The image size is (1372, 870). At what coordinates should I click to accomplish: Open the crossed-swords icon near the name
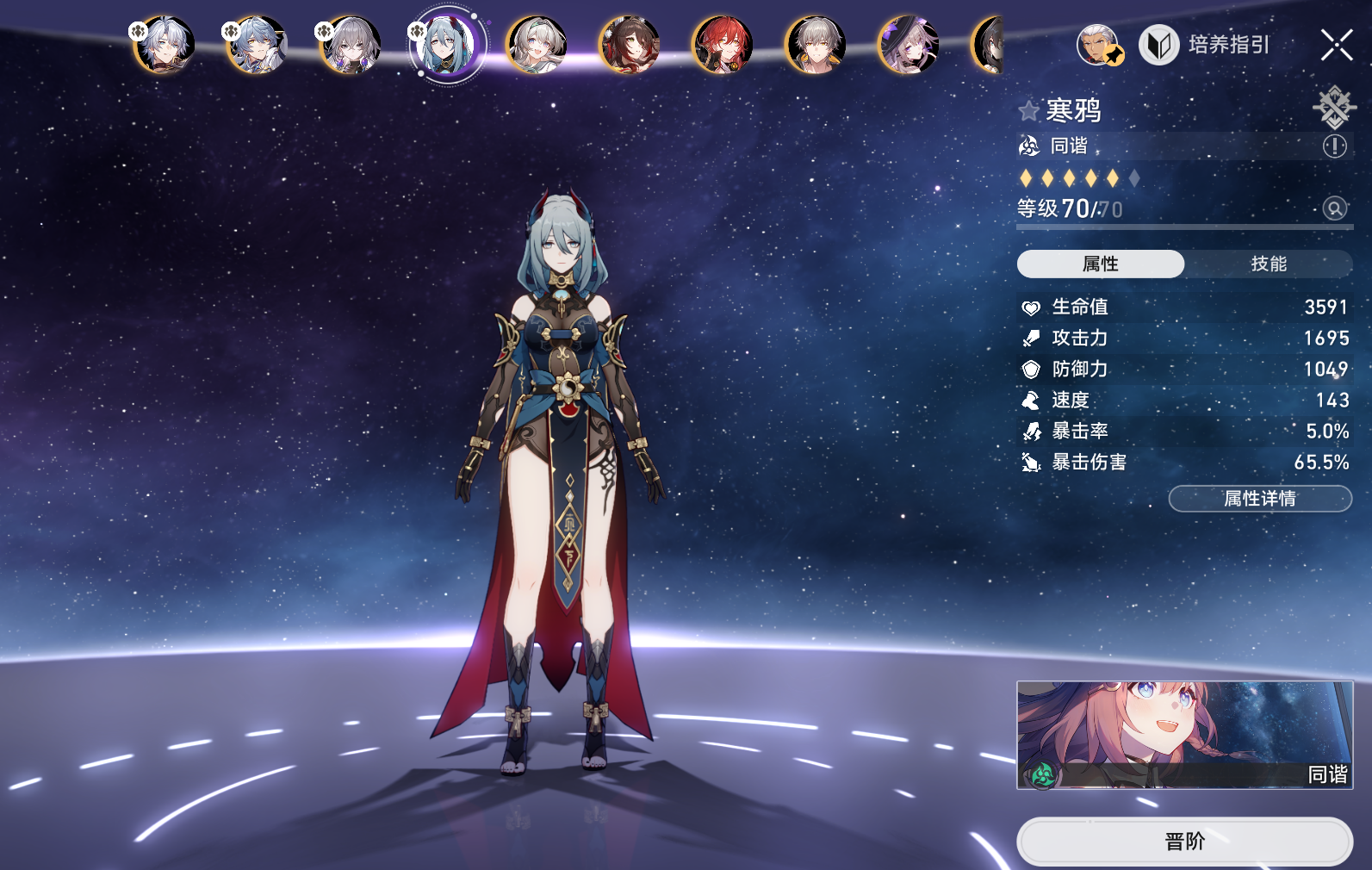click(1333, 107)
